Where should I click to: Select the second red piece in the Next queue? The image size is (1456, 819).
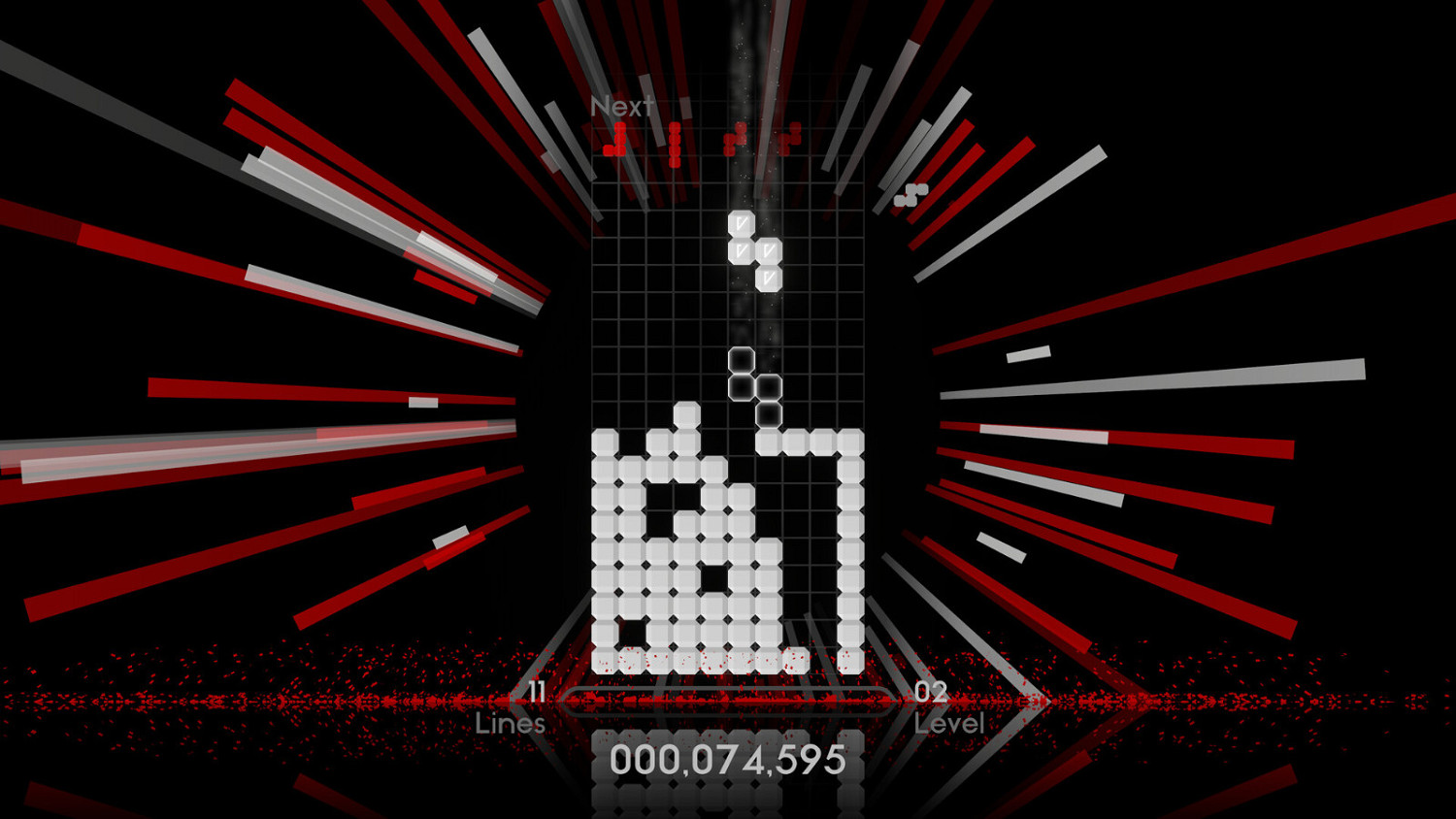pyautogui.click(x=675, y=146)
